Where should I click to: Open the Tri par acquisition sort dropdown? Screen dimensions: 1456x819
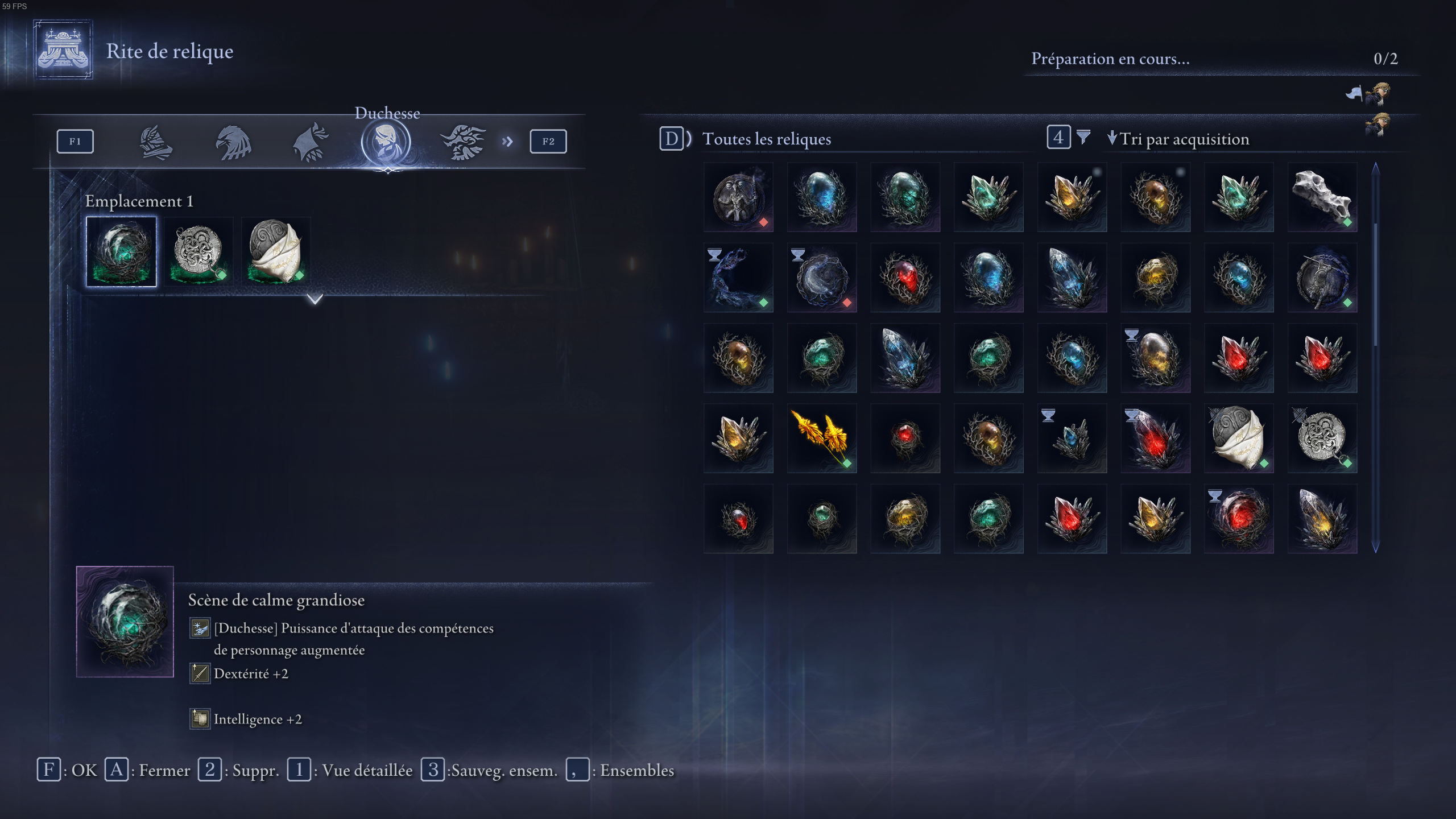(1180, 138)
